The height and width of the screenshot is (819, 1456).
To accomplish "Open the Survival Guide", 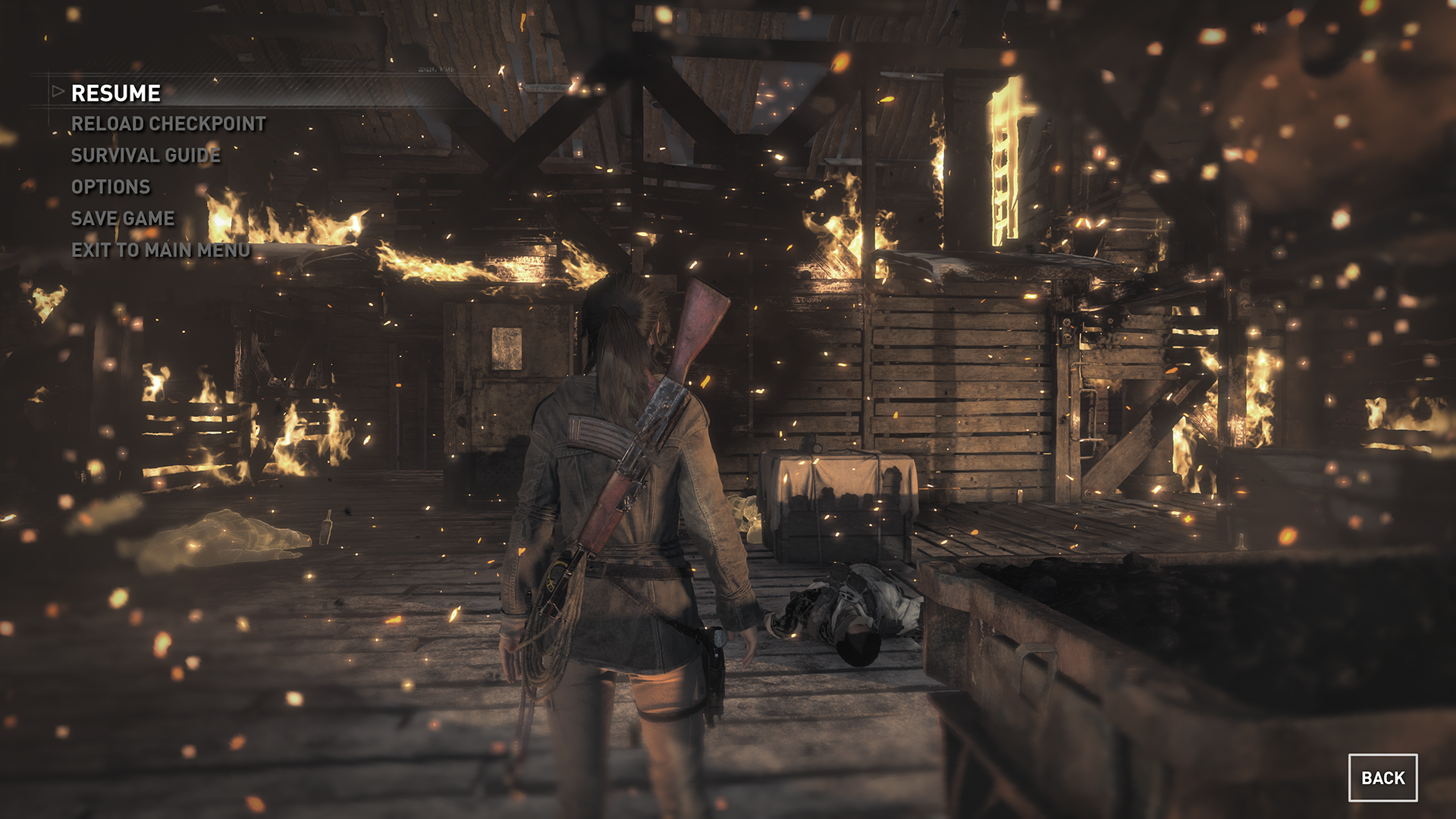I will (146, 155).
